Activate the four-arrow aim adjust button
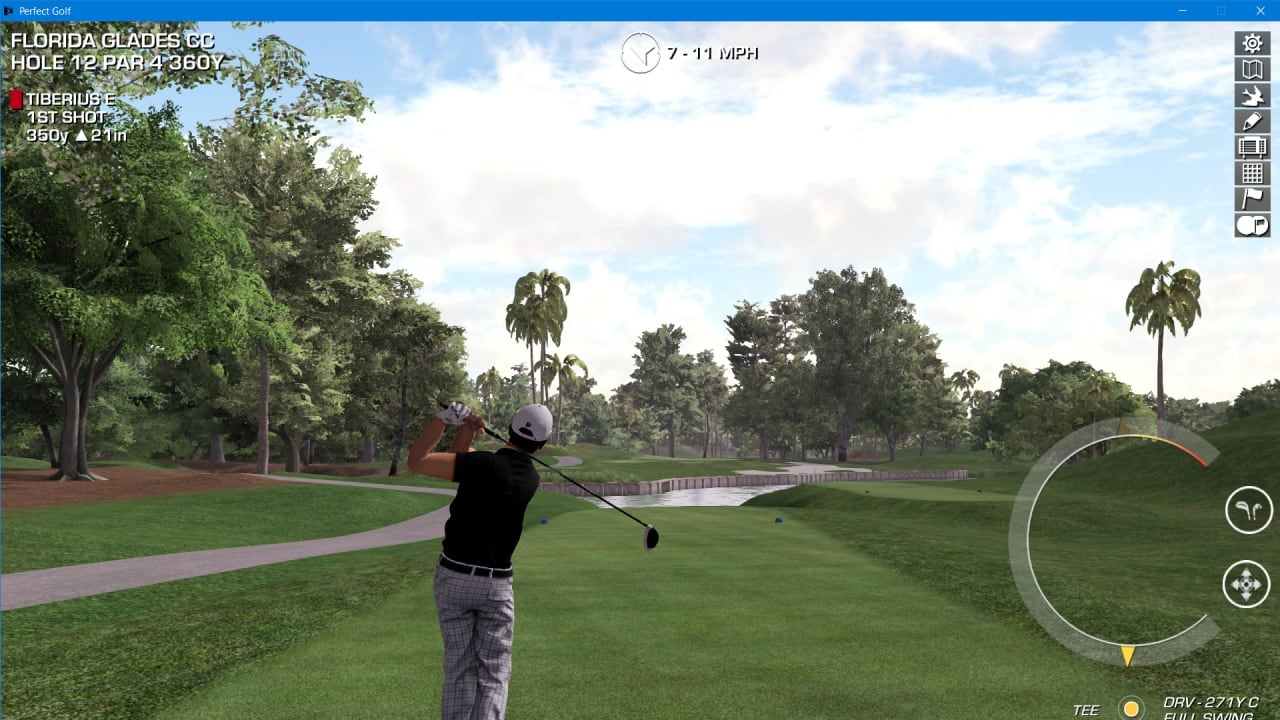 pyautogui.click(x=1246, y=583)
